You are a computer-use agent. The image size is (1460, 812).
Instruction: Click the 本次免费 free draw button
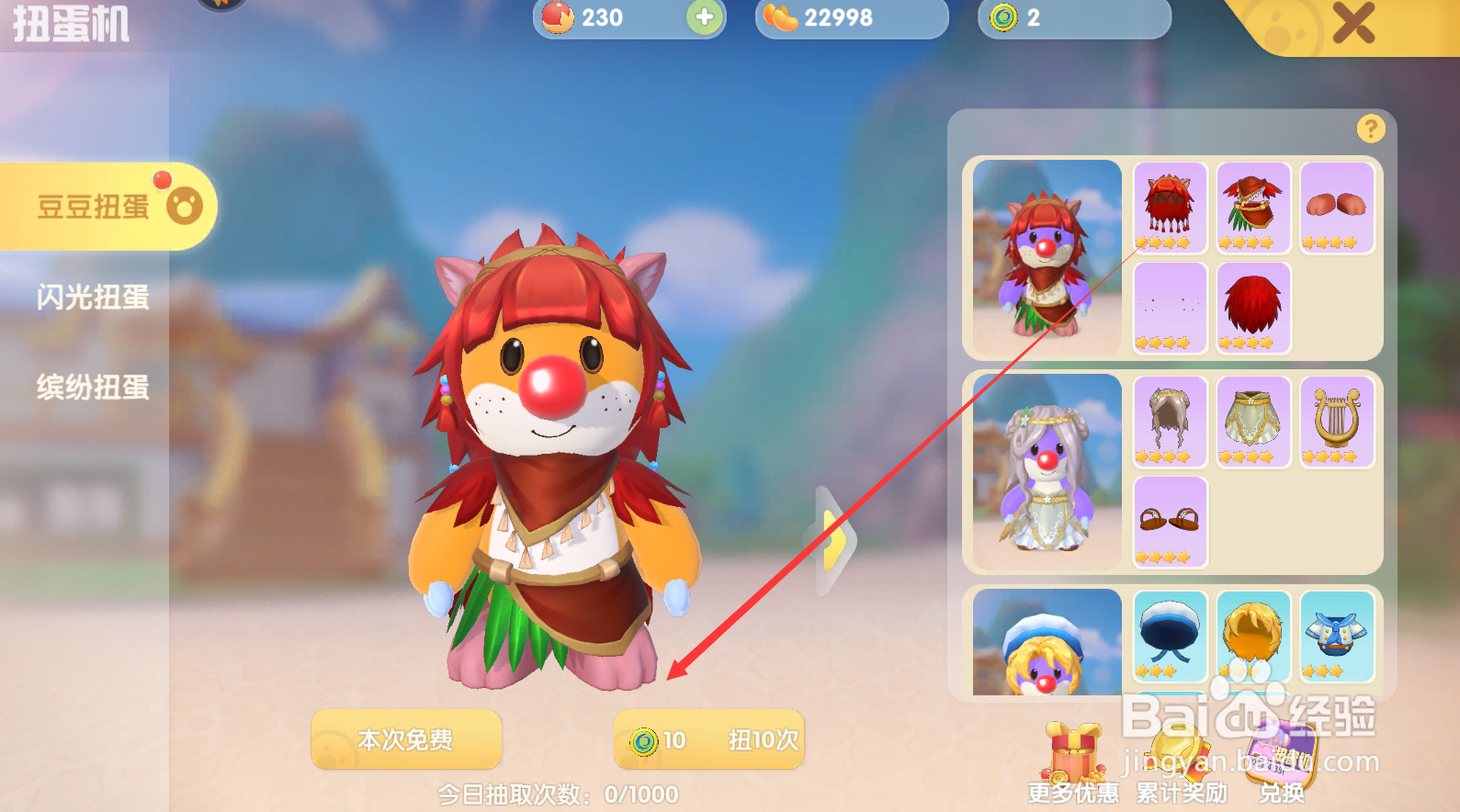[405, 740]
